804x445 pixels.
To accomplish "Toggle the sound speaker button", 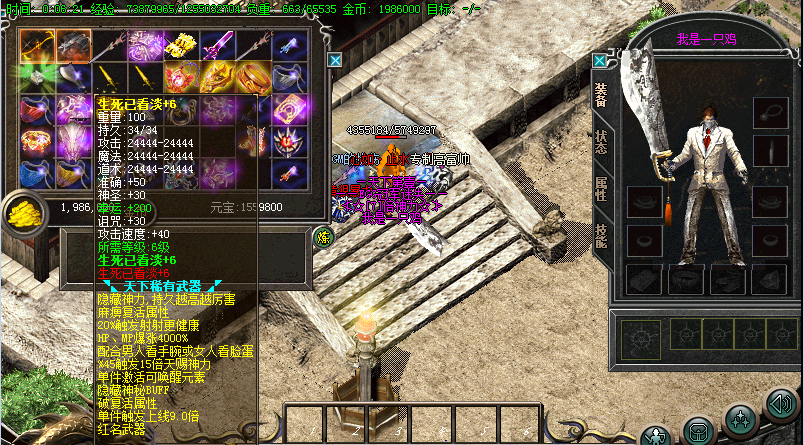I will pos(780,404).
